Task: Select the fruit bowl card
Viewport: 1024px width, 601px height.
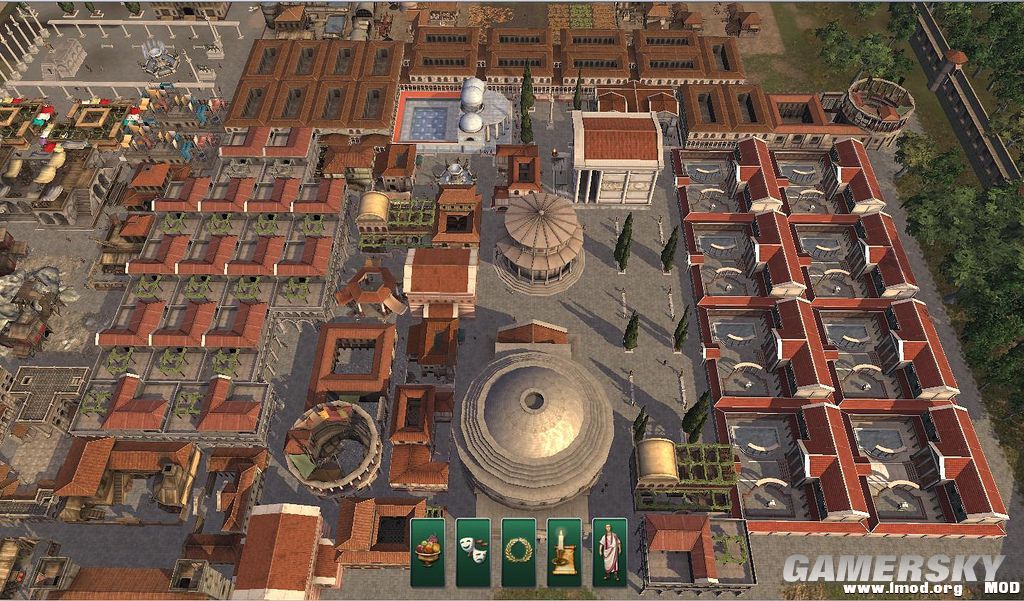Action: 427,552
